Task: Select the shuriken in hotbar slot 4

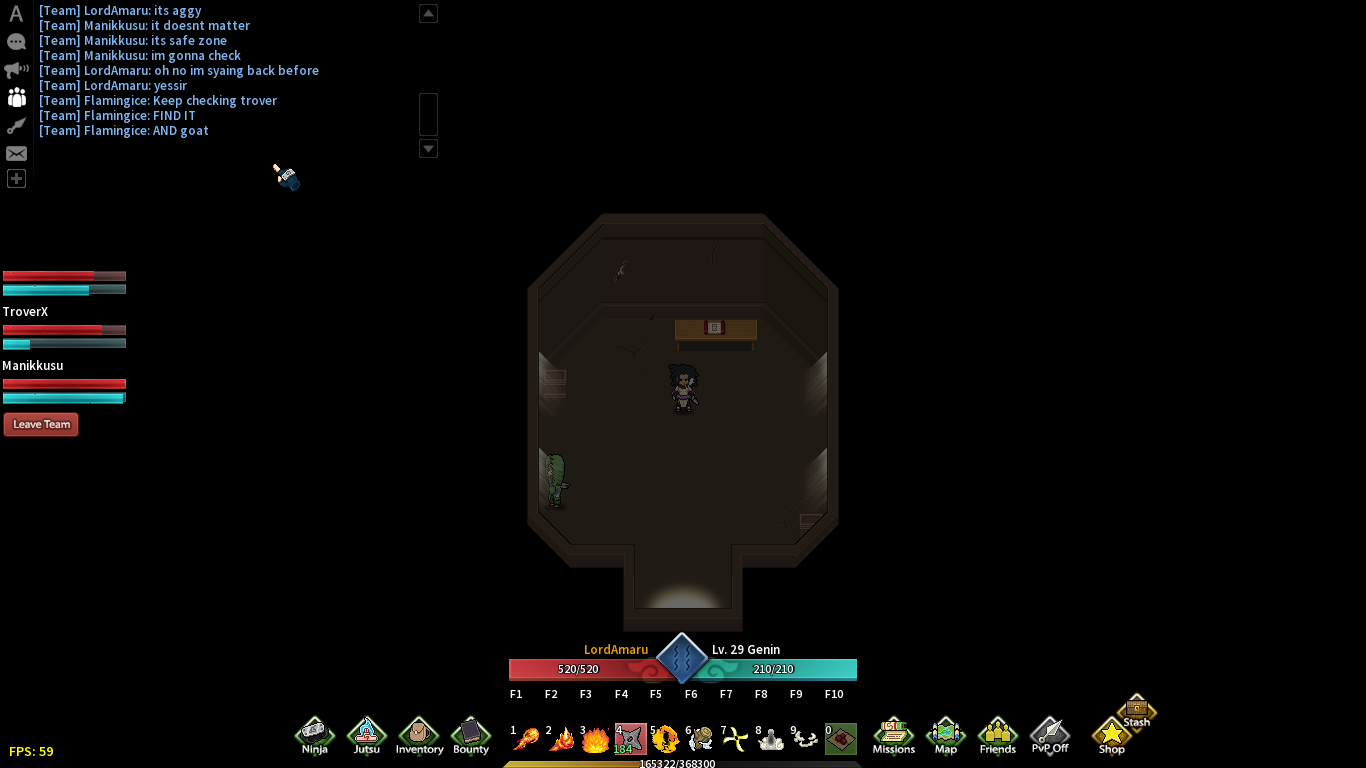Action: [630, 739]
